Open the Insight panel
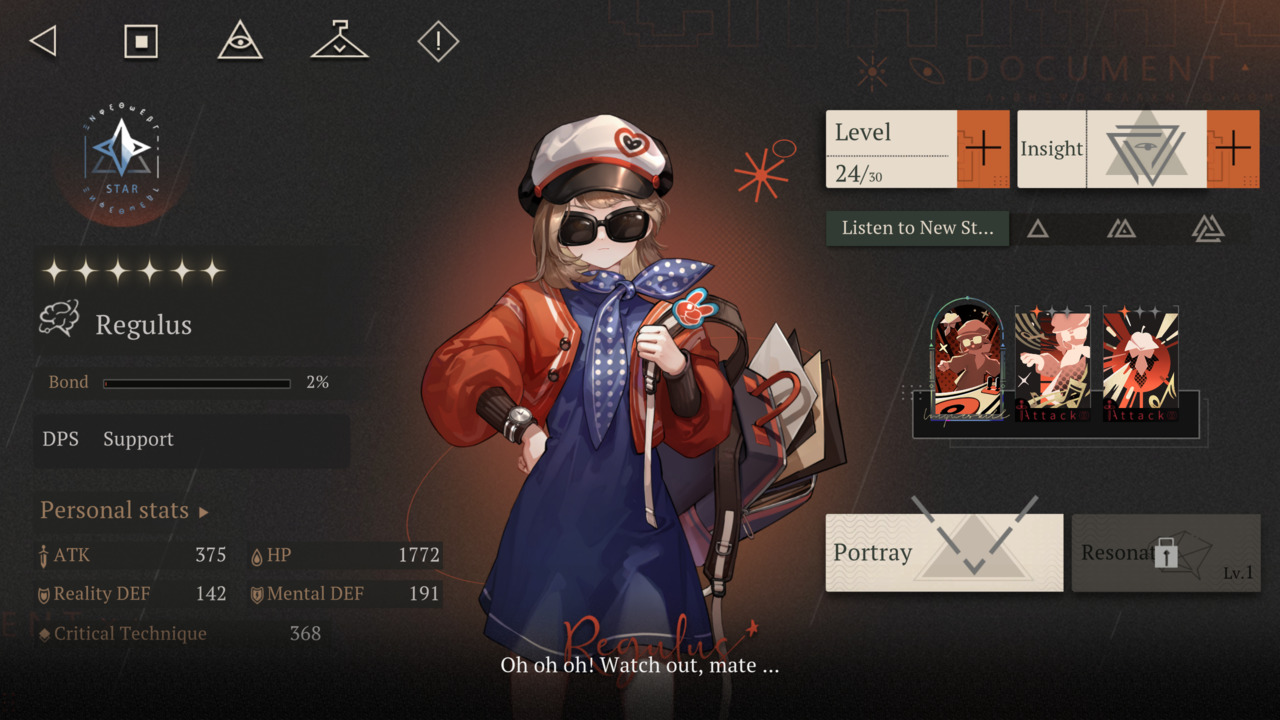Viewport: 1280px width, 720px height. coord(1110,149)
